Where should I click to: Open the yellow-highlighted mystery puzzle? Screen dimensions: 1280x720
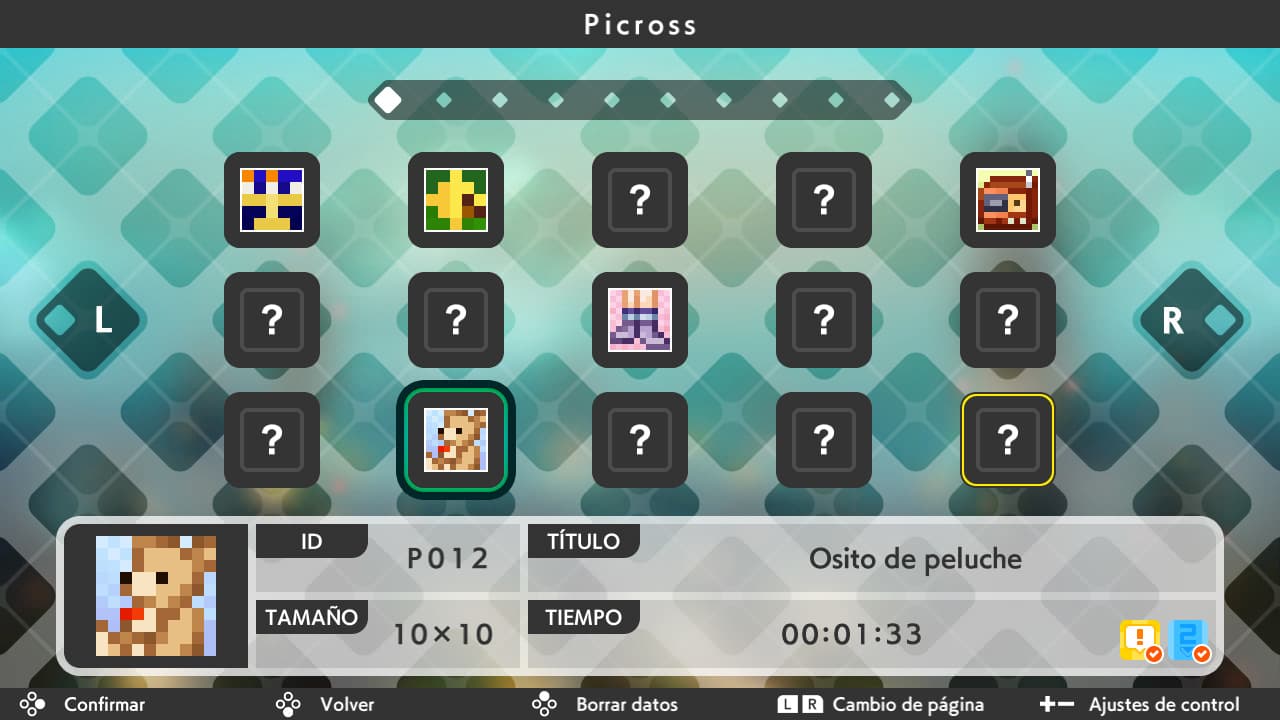tap(1007, 440)
